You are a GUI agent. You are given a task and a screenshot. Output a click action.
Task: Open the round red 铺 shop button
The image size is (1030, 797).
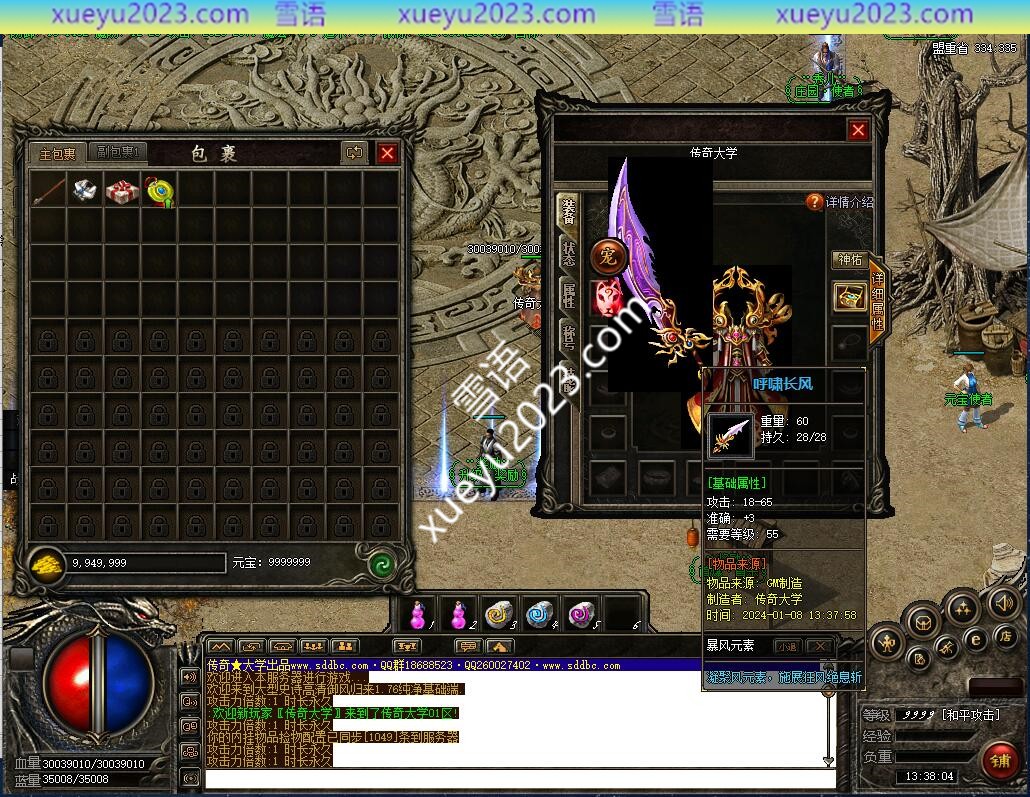click(999, 759)
